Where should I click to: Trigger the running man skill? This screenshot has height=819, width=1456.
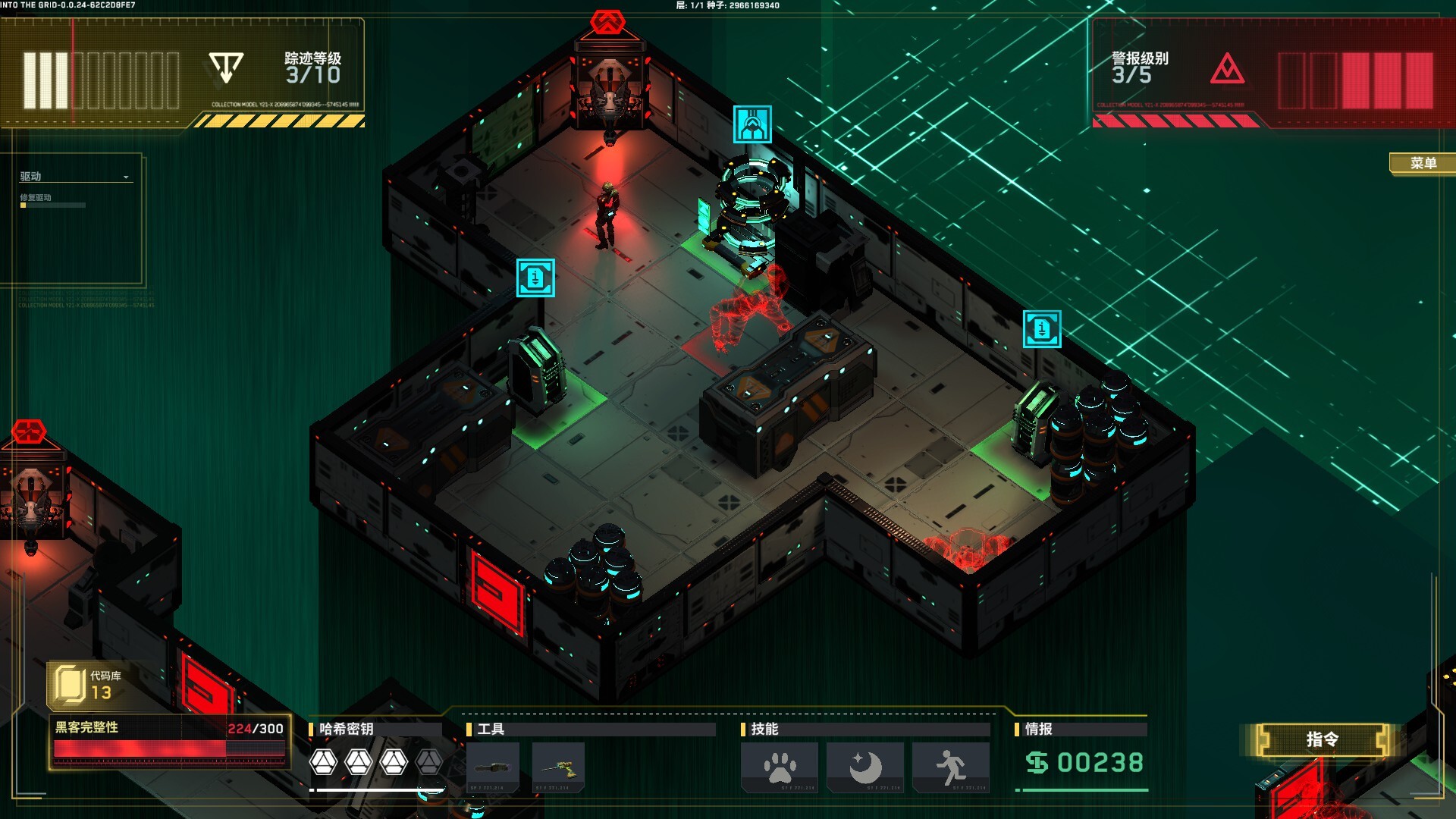[951, 767]
